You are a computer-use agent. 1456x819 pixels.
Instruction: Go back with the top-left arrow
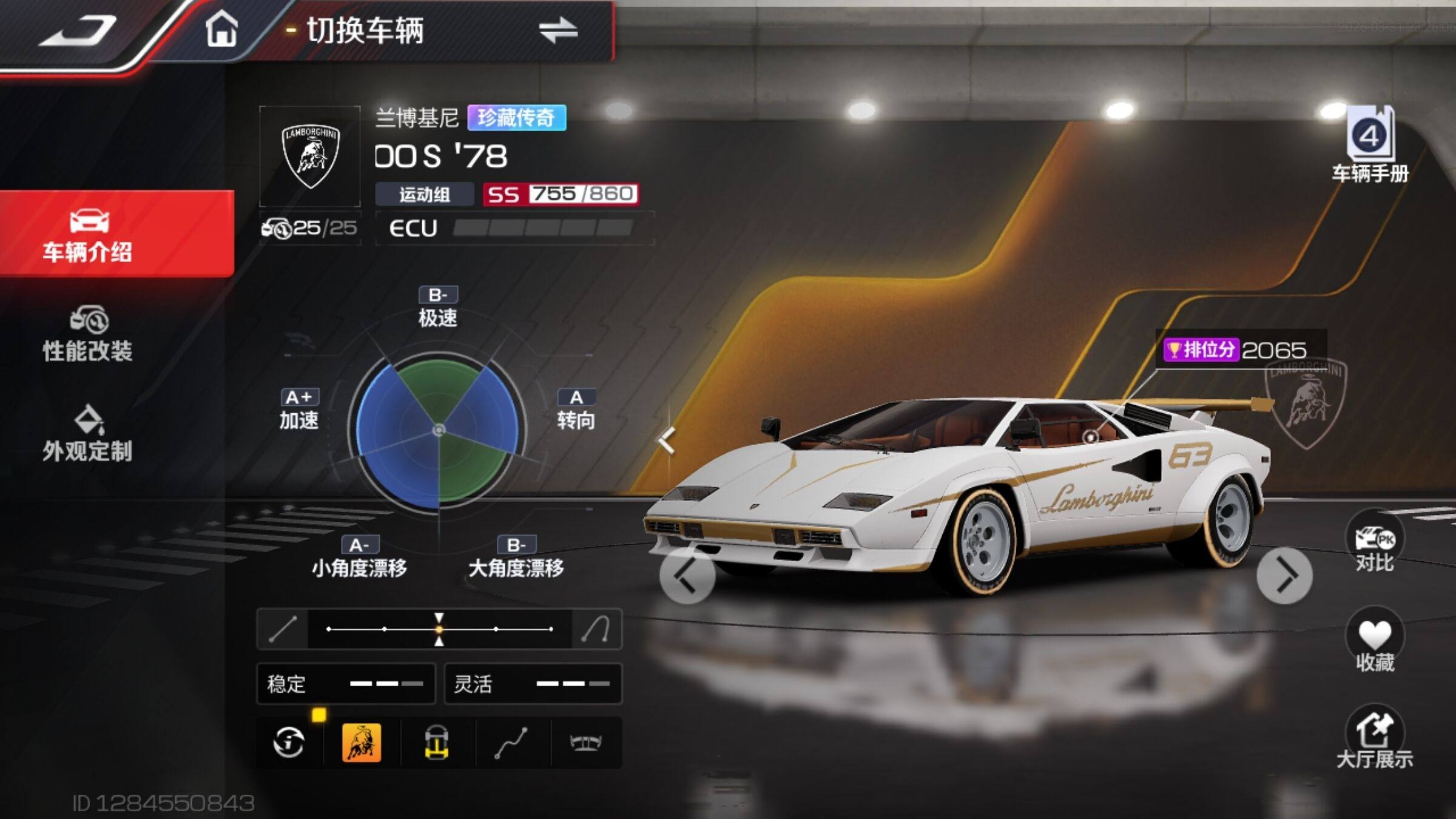click(78, 30)
